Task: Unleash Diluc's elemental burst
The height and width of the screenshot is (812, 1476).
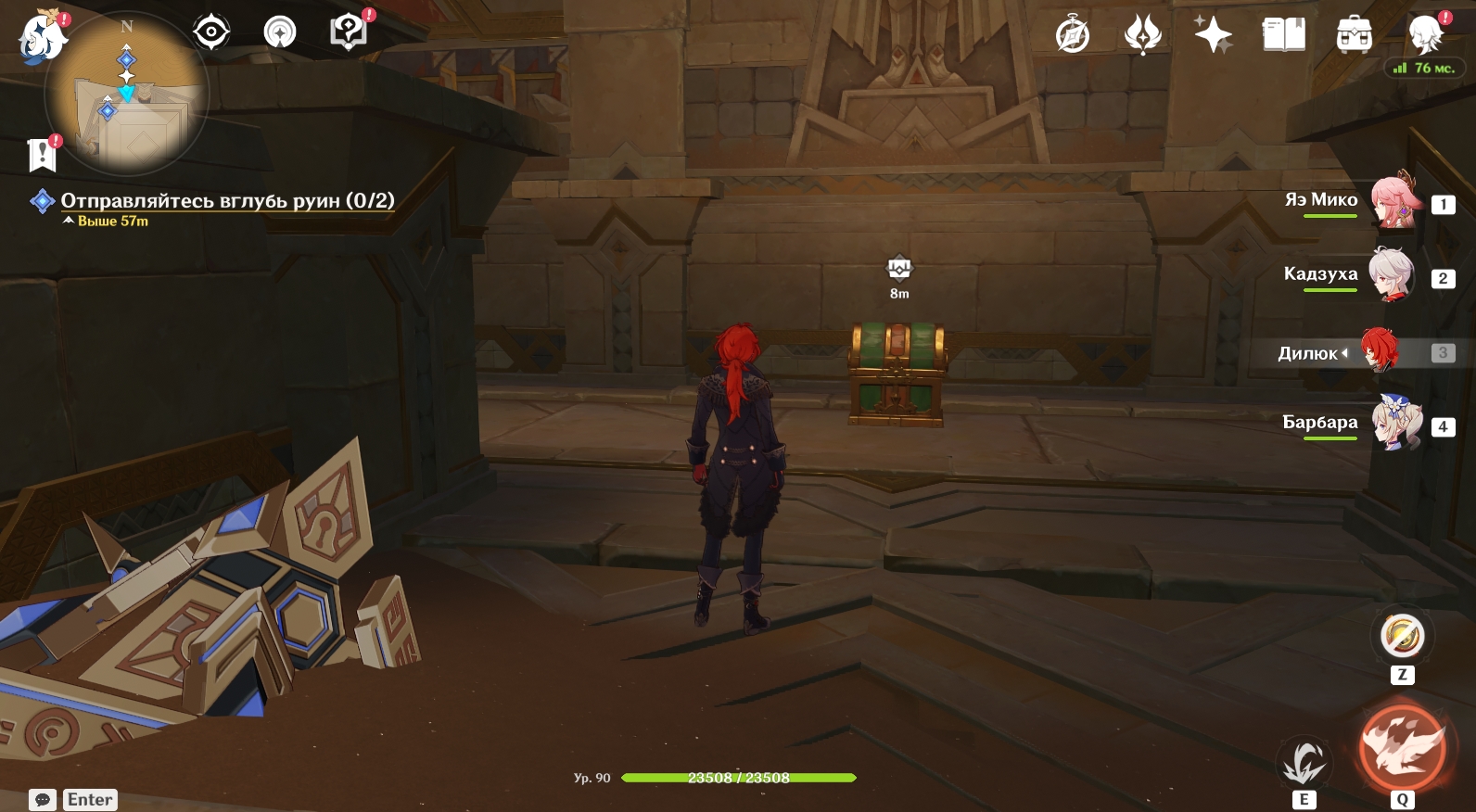Action: (x=1402, y=749)
